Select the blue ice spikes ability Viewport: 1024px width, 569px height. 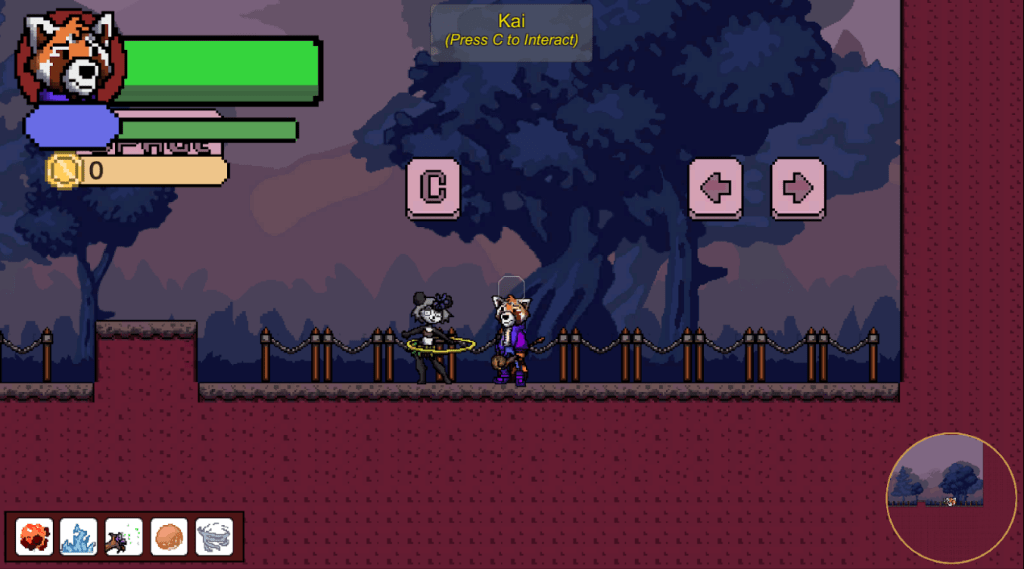(79, 537)
